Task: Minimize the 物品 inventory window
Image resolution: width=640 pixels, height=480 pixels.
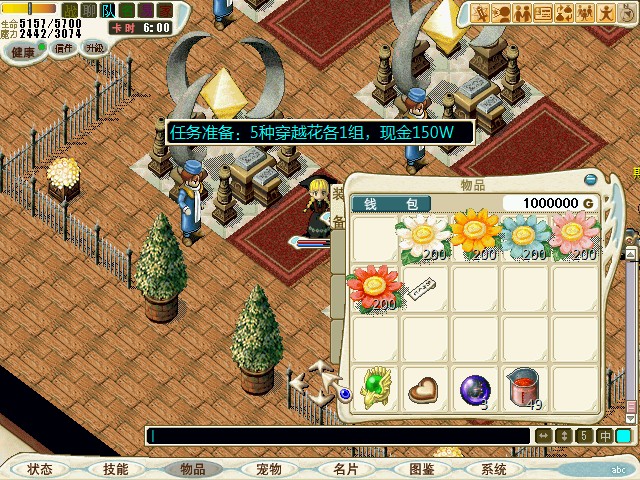Action: tap(590, 180)
